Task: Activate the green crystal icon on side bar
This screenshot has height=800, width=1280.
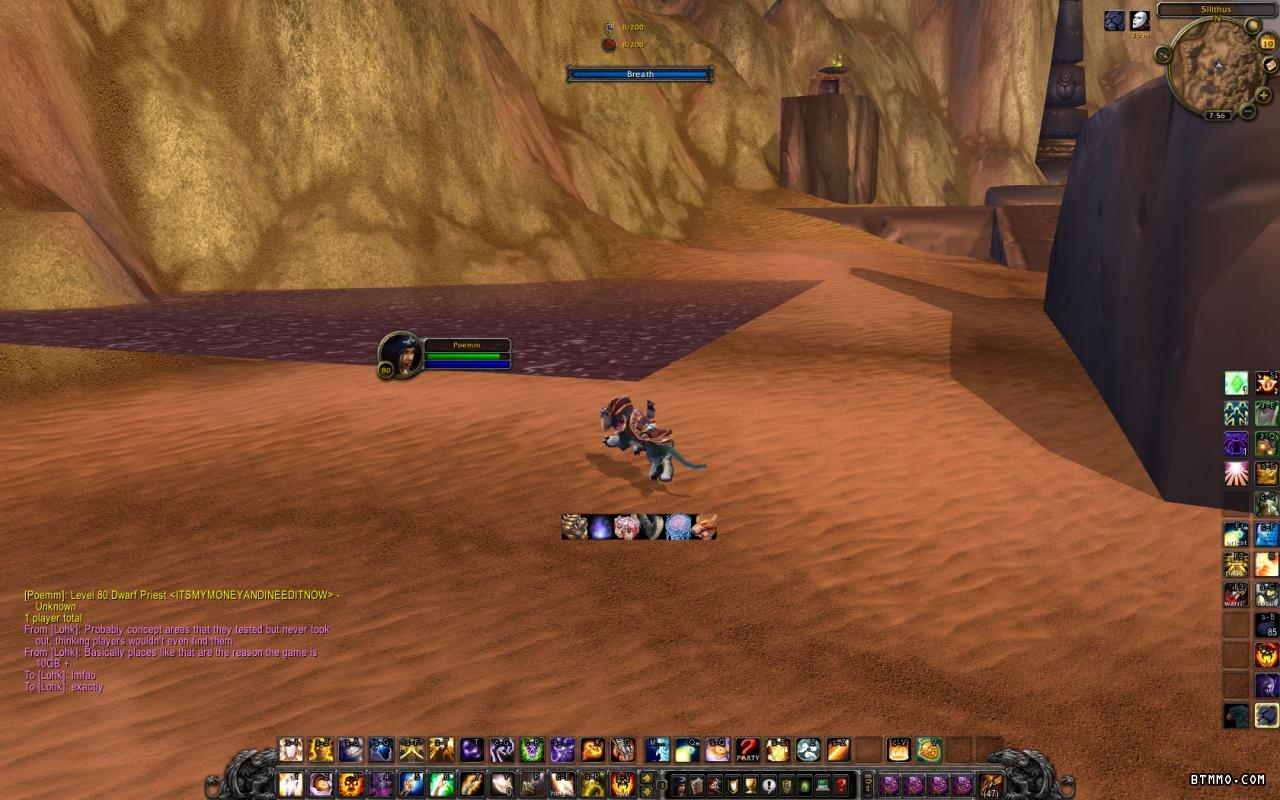Action: pyautogui.click(x=1237, y=383)
